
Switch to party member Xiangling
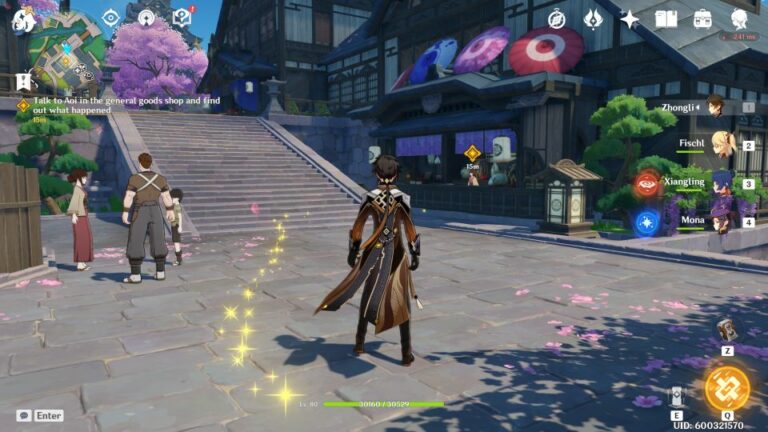[x=721, y=183]
